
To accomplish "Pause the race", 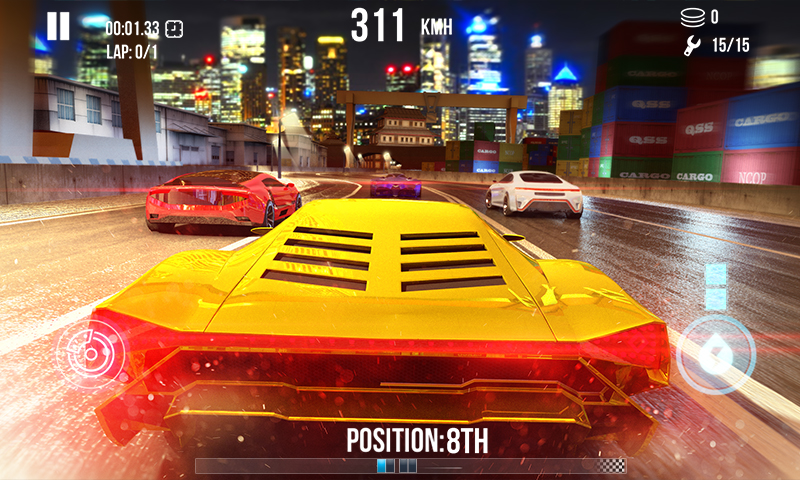I will point(58,27).
